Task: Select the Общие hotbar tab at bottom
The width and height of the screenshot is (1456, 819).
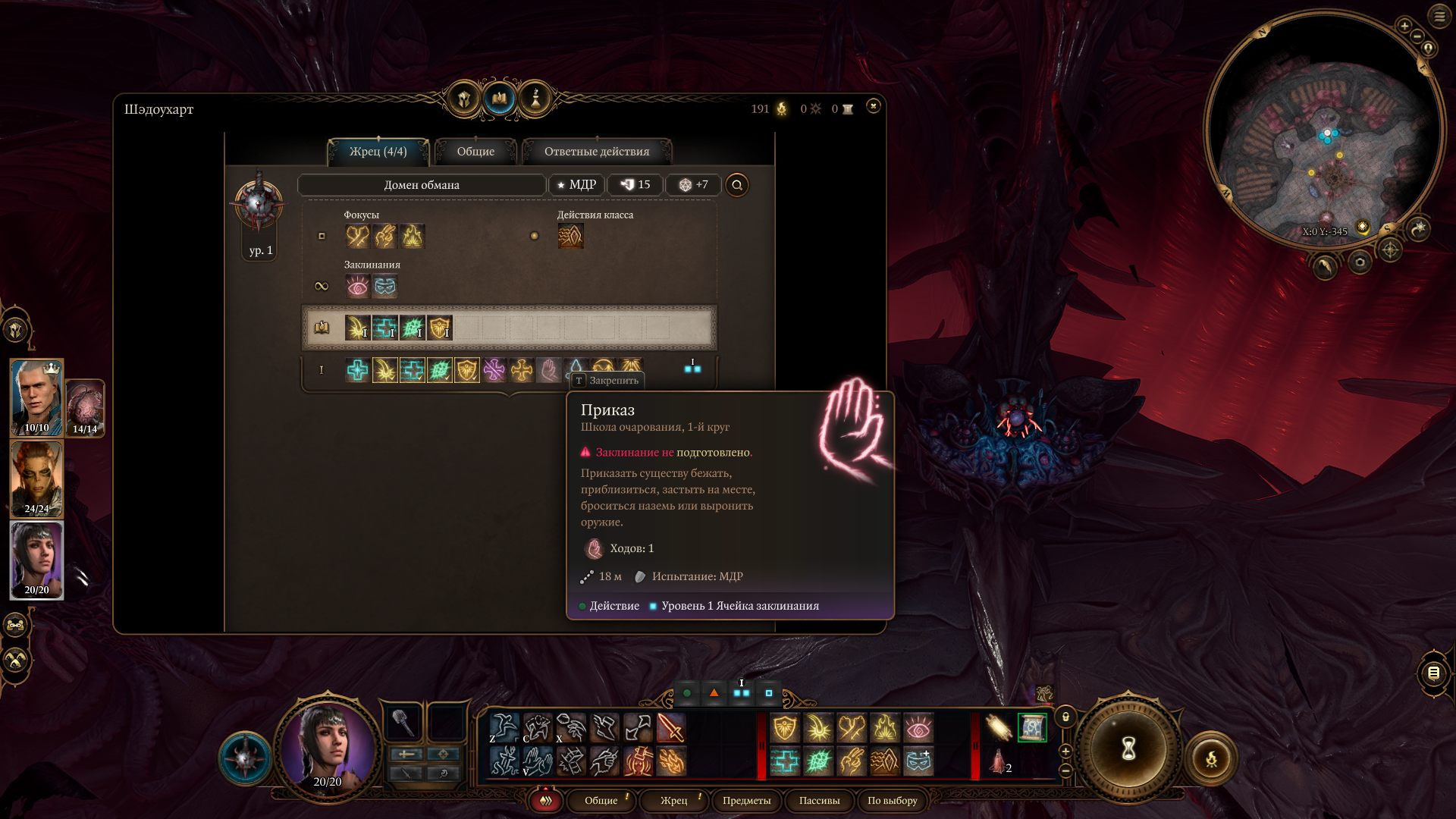Action: click(x=601, y=801)
